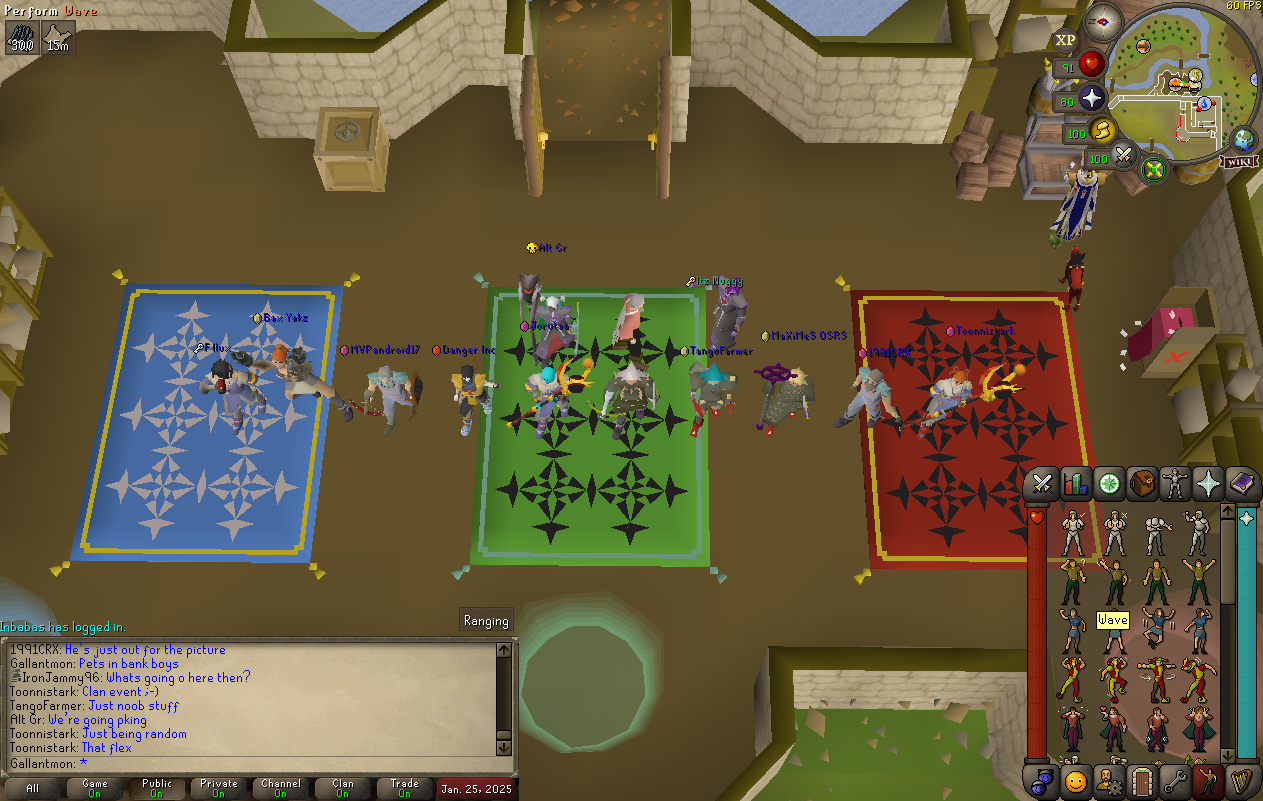Screen dimensions: 1263x801
Task: Open the Spellbook tab
Action: [1241, 484]
